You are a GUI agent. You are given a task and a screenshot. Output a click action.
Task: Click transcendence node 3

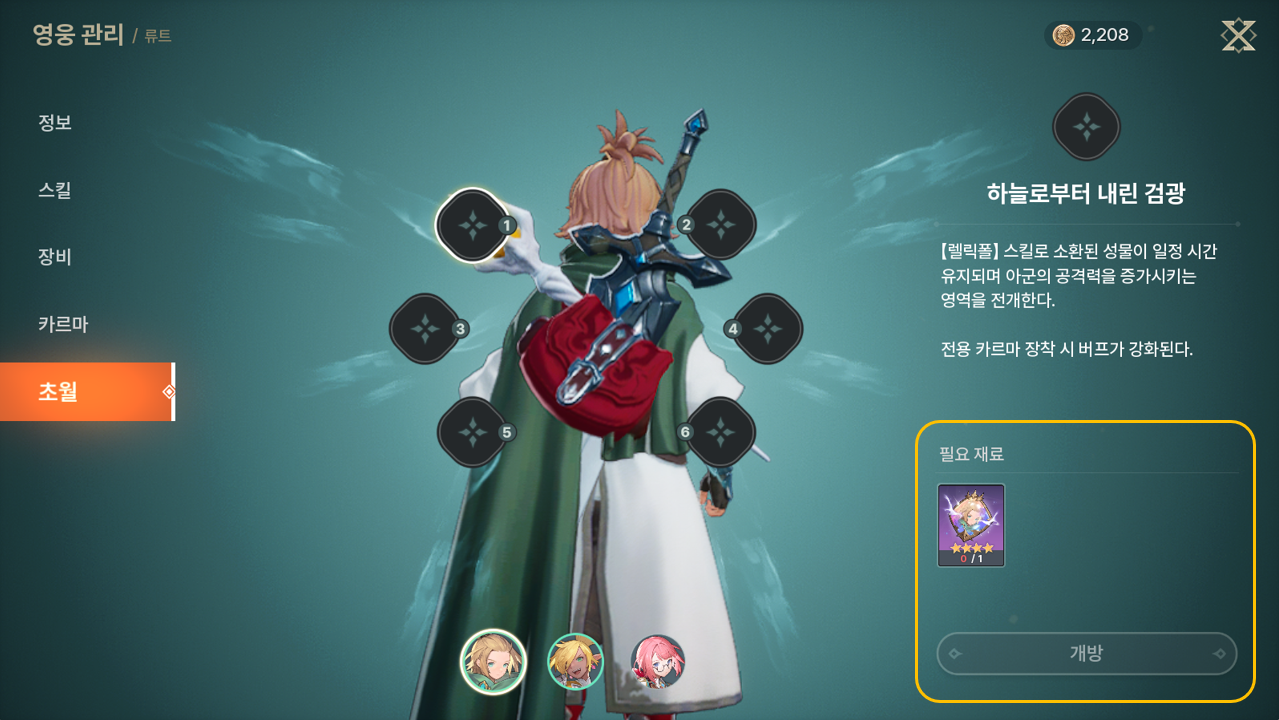click(x=425, y=328)
